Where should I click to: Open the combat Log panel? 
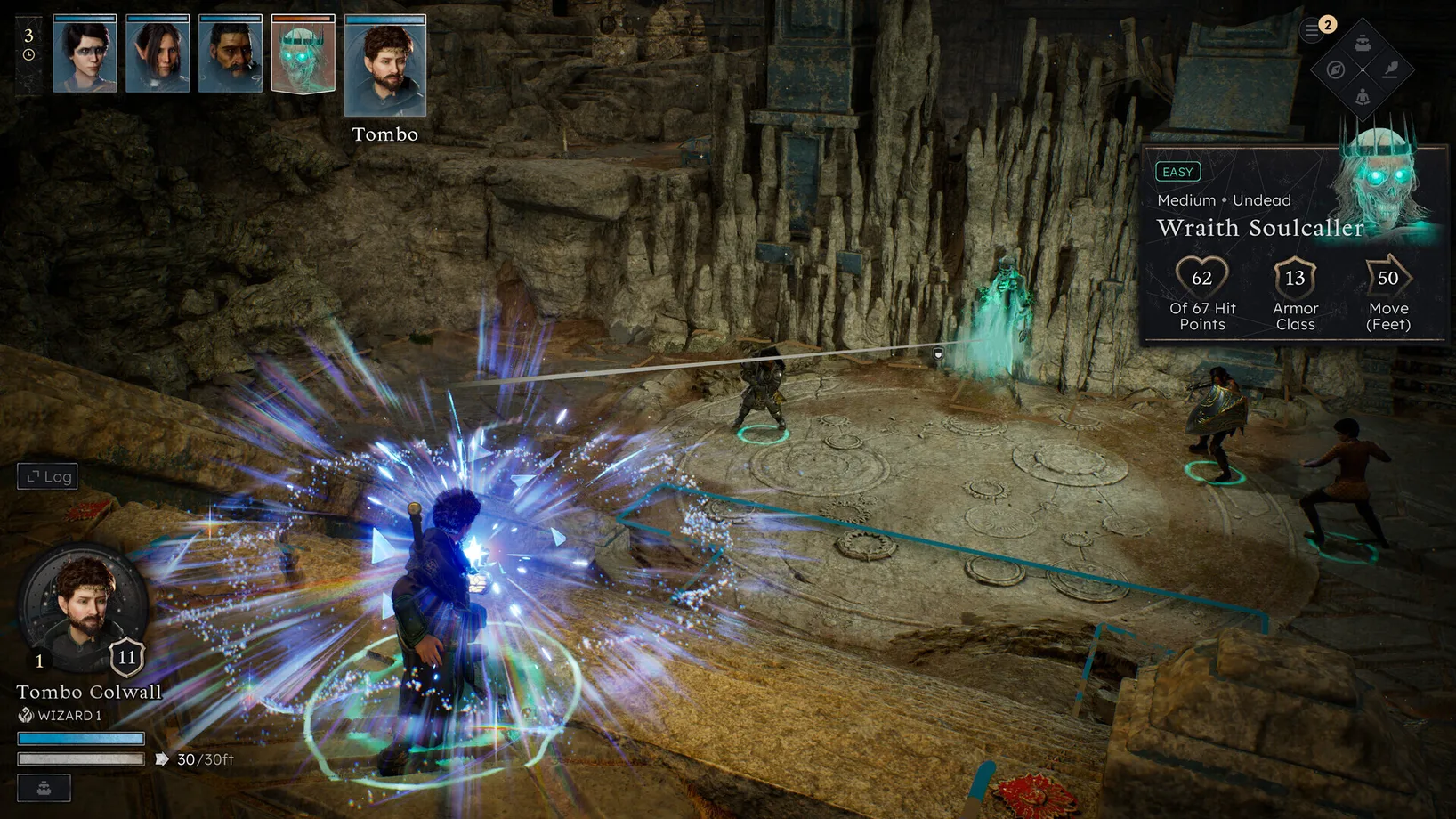[48, 476]
